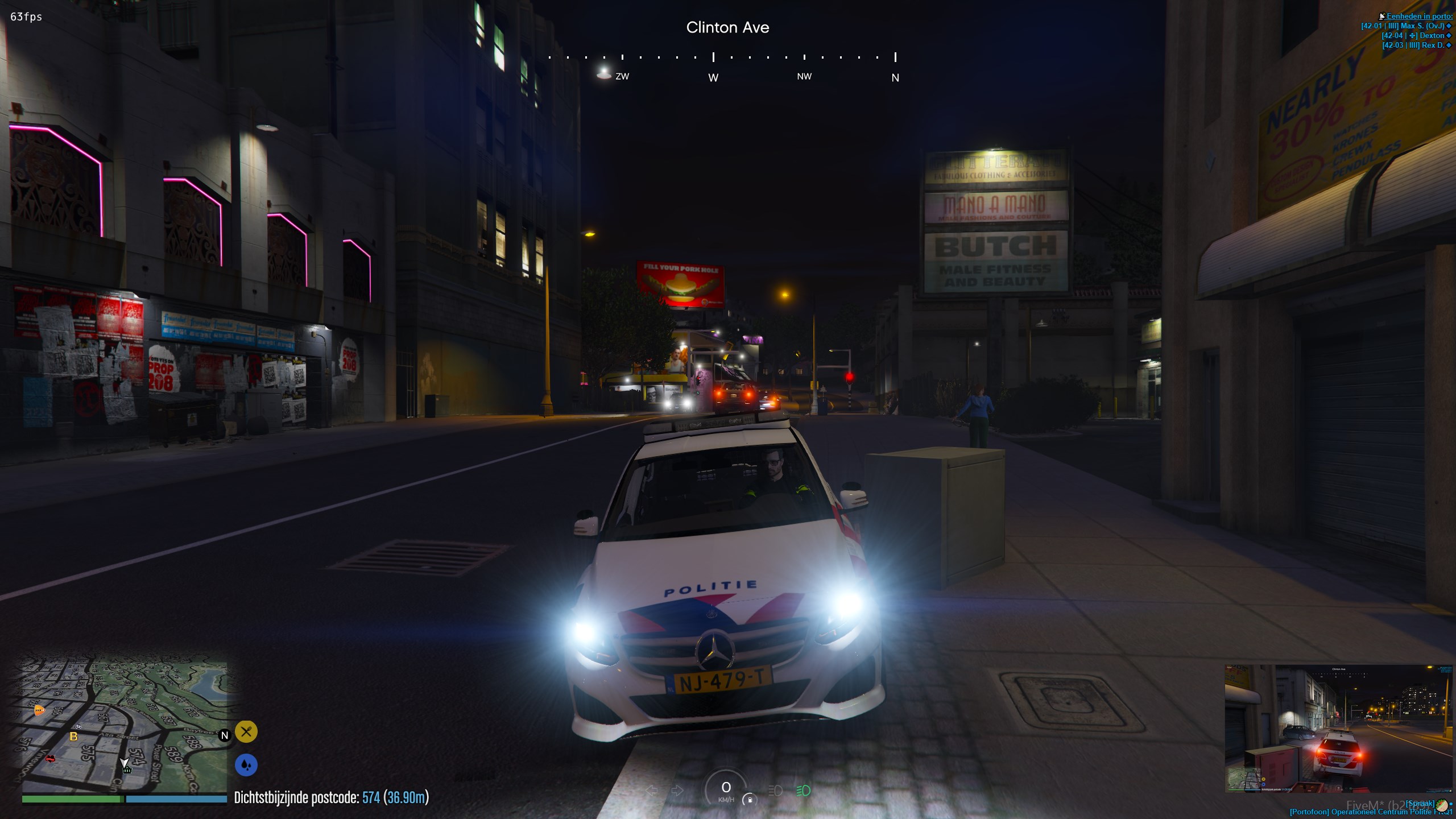Toggle the right turn signal indicator
The width and height of the screenshot is (1456, 819).
677,791
